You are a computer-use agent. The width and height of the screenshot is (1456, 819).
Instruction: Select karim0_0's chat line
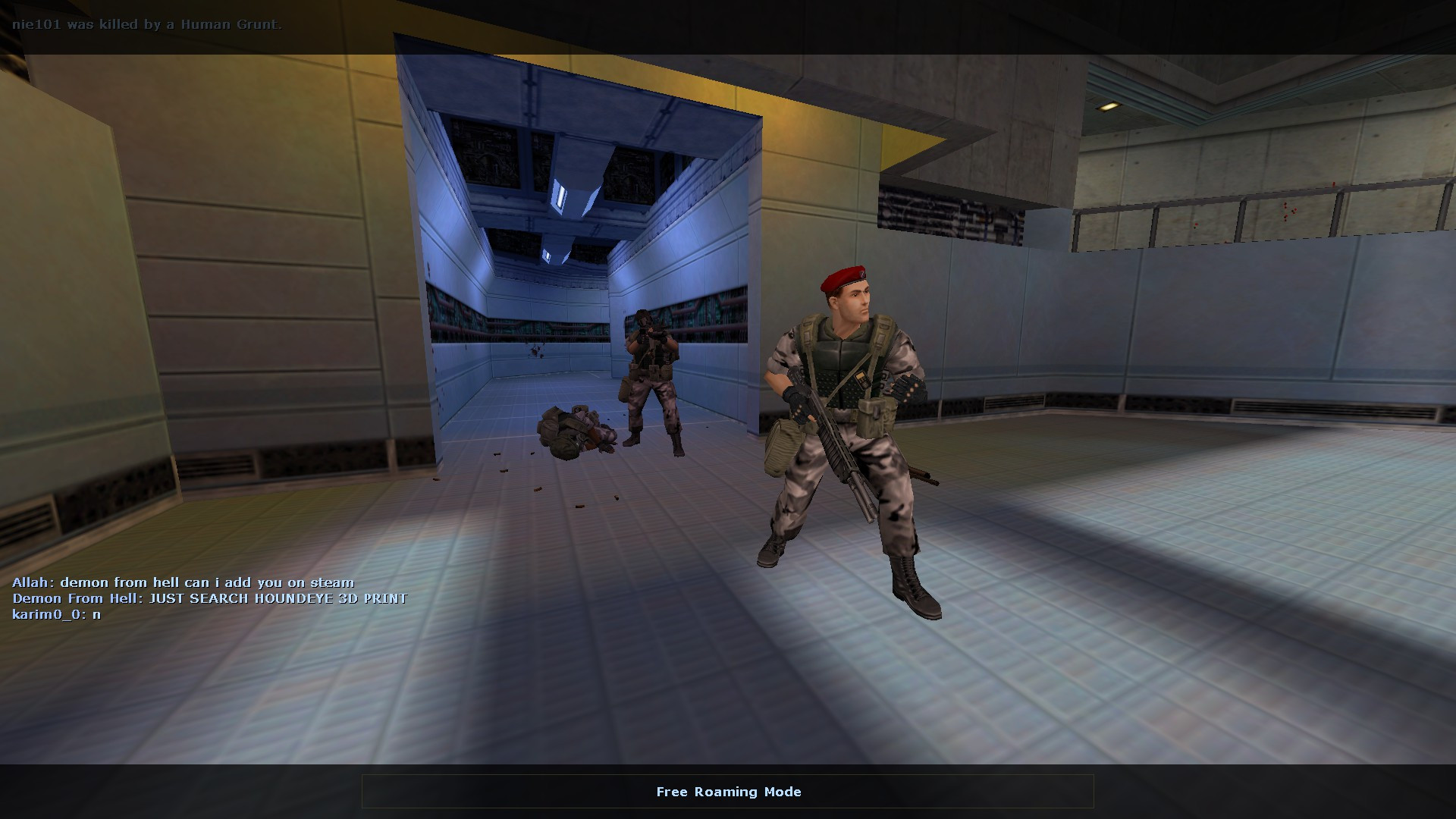[x=57, y=614]
